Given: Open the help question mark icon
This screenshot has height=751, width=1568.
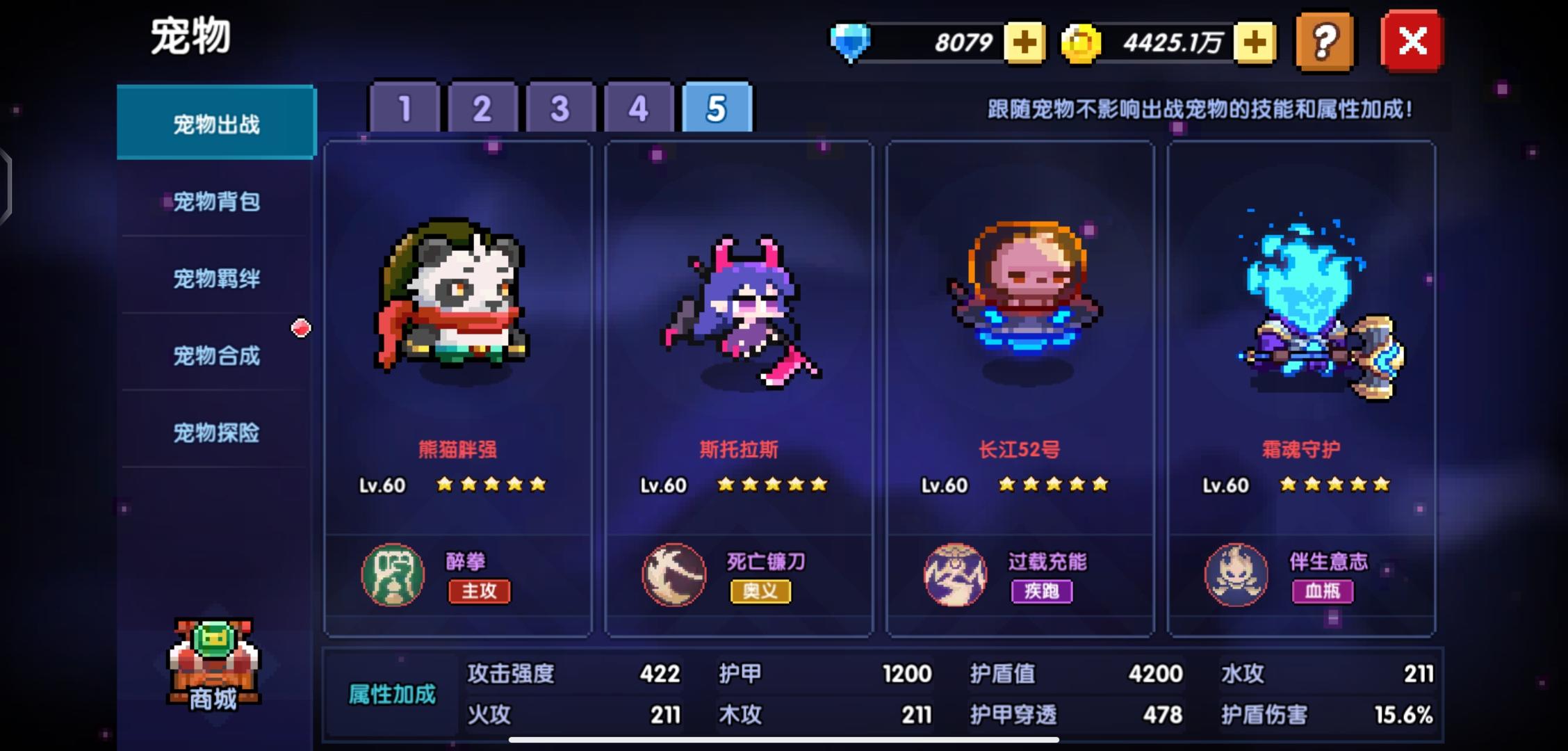Looking at the screenshot, I should click(x=1323, y=42).
